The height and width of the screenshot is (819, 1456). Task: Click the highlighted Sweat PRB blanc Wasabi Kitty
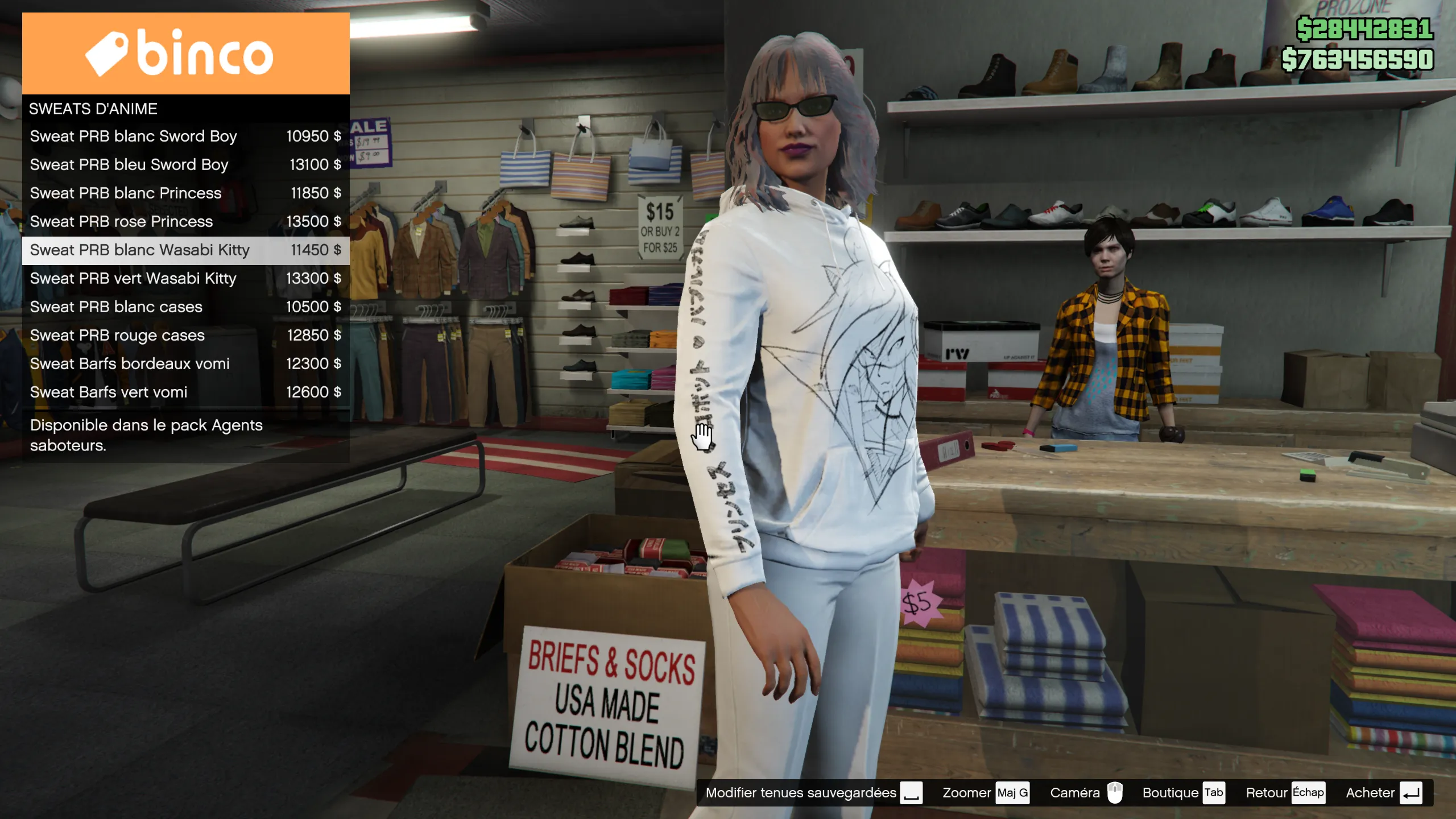pyautogui.click(x=185, y=250)
